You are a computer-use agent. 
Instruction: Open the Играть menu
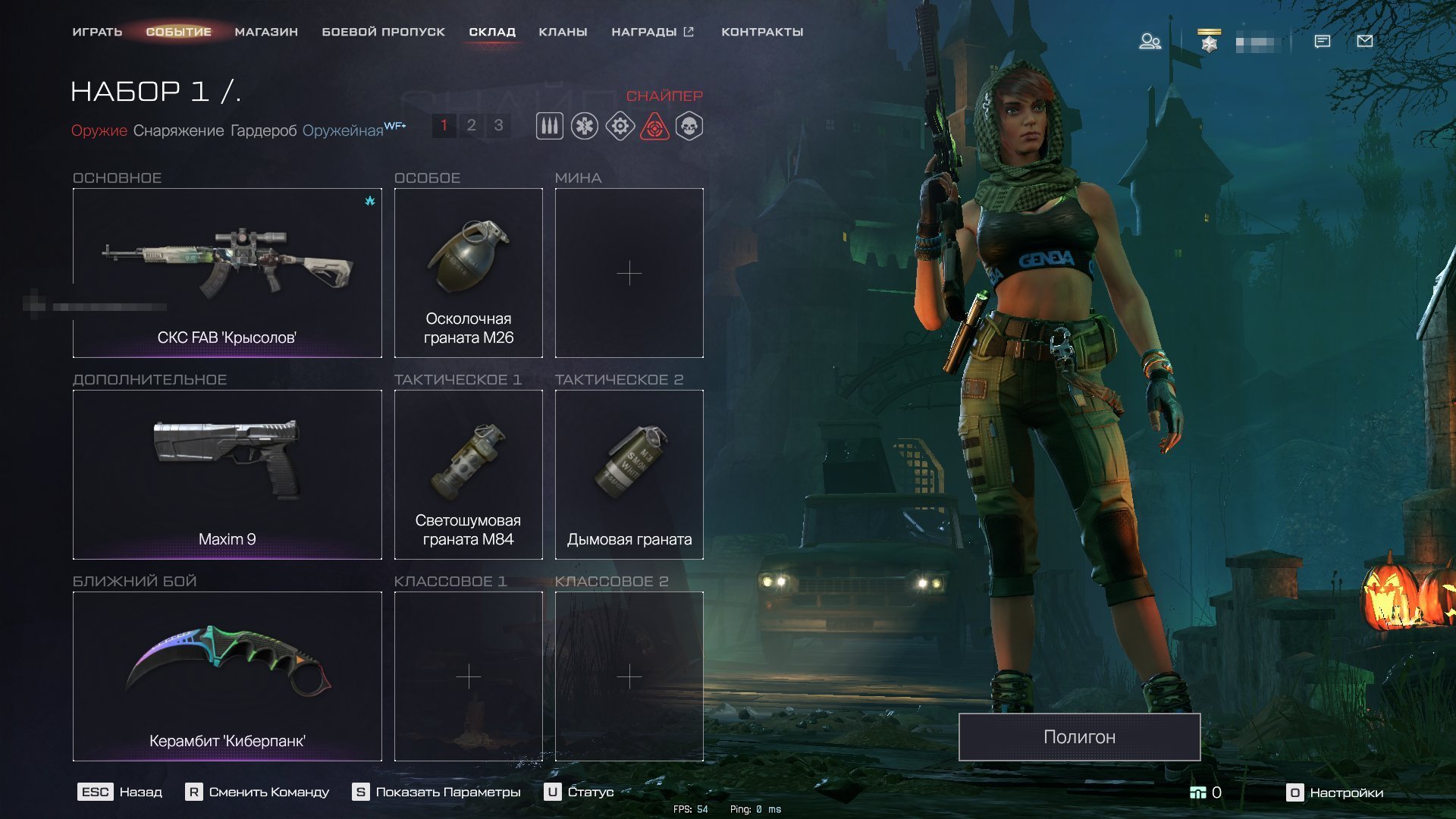pyautogui.click(x=97, y=32)
